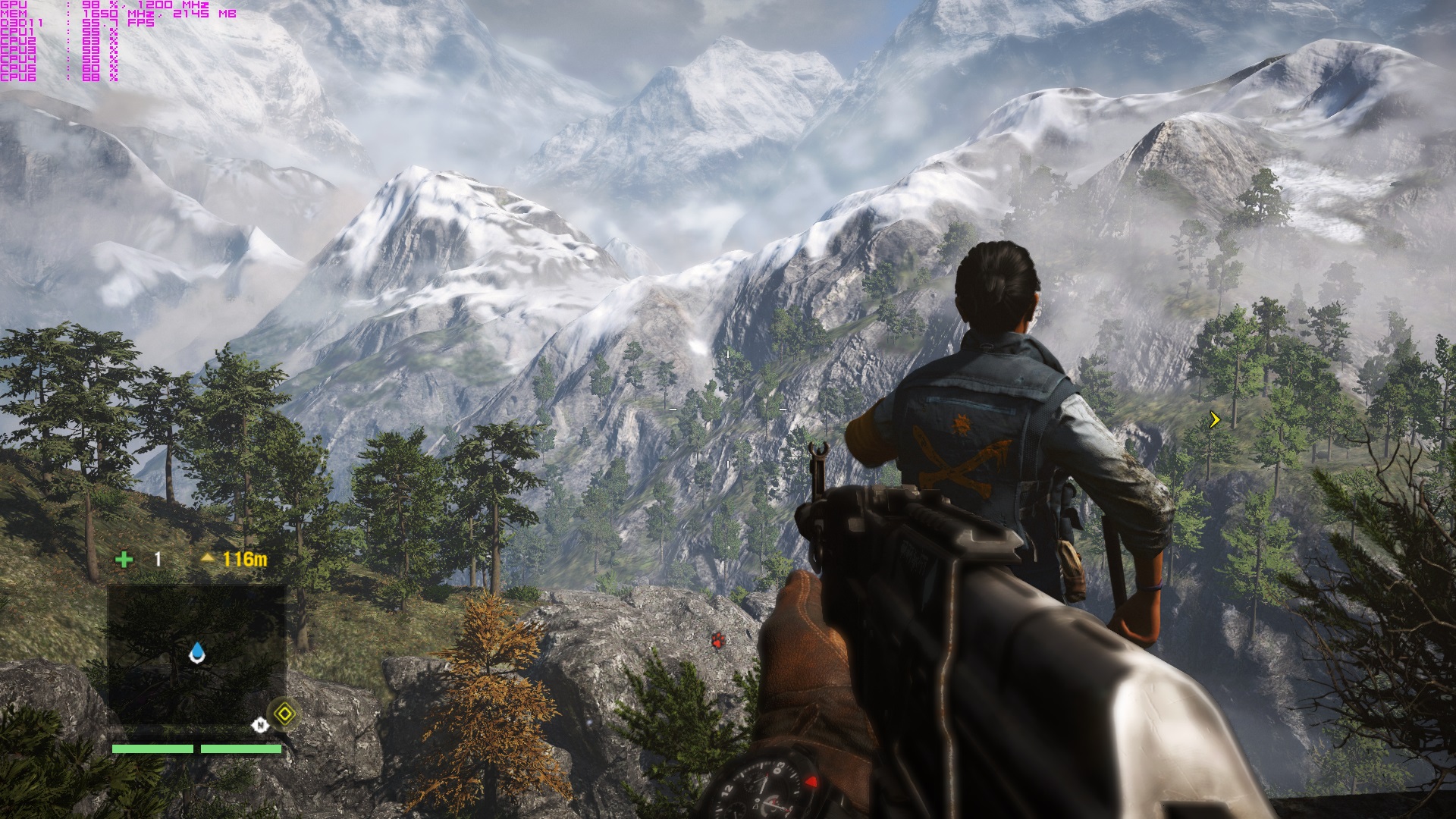Select the yellow diamond objective marker
The image size is (1456, 819).
(284, 713)
